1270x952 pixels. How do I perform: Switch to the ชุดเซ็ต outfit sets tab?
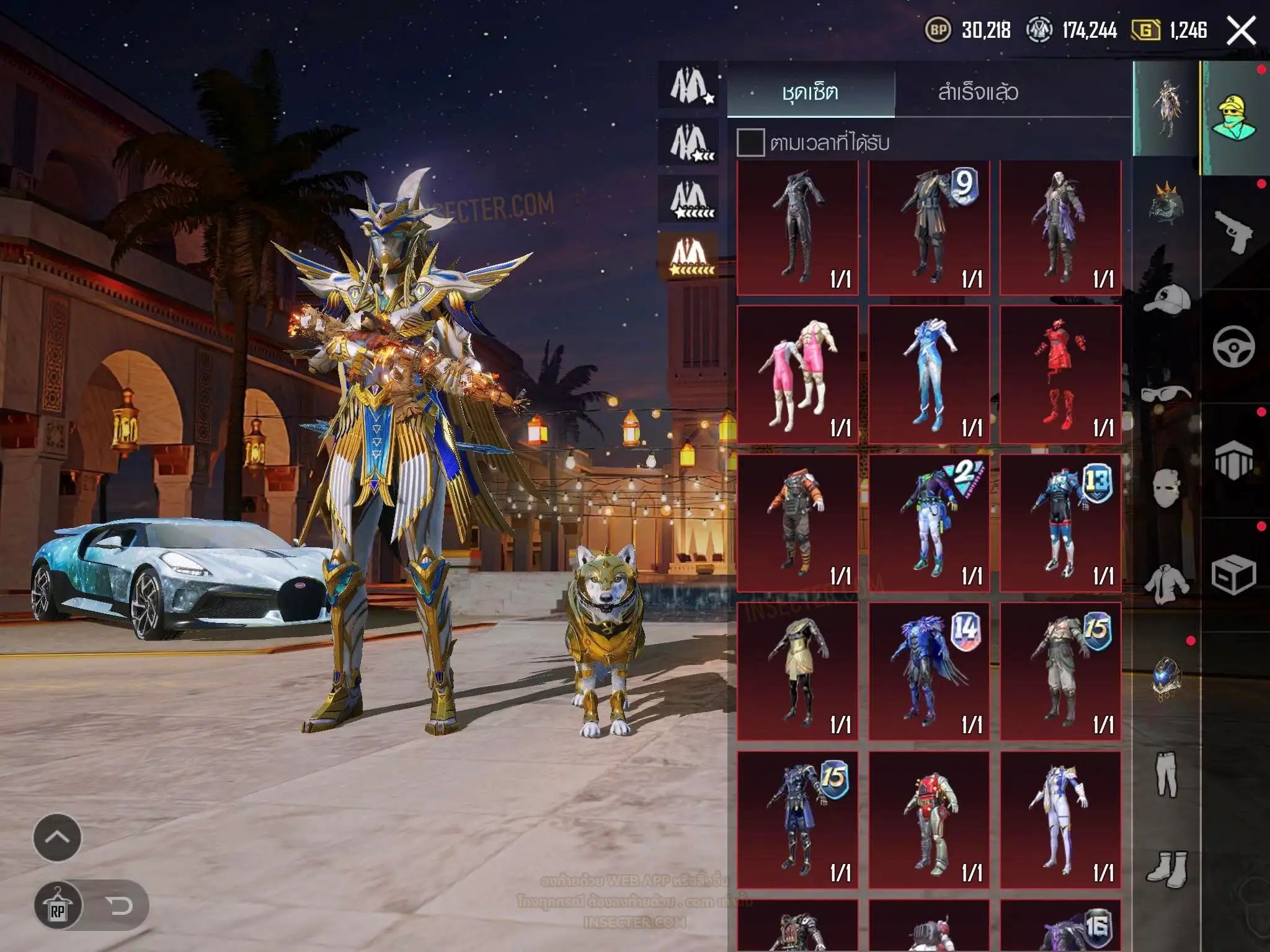(x=810, y=92)
